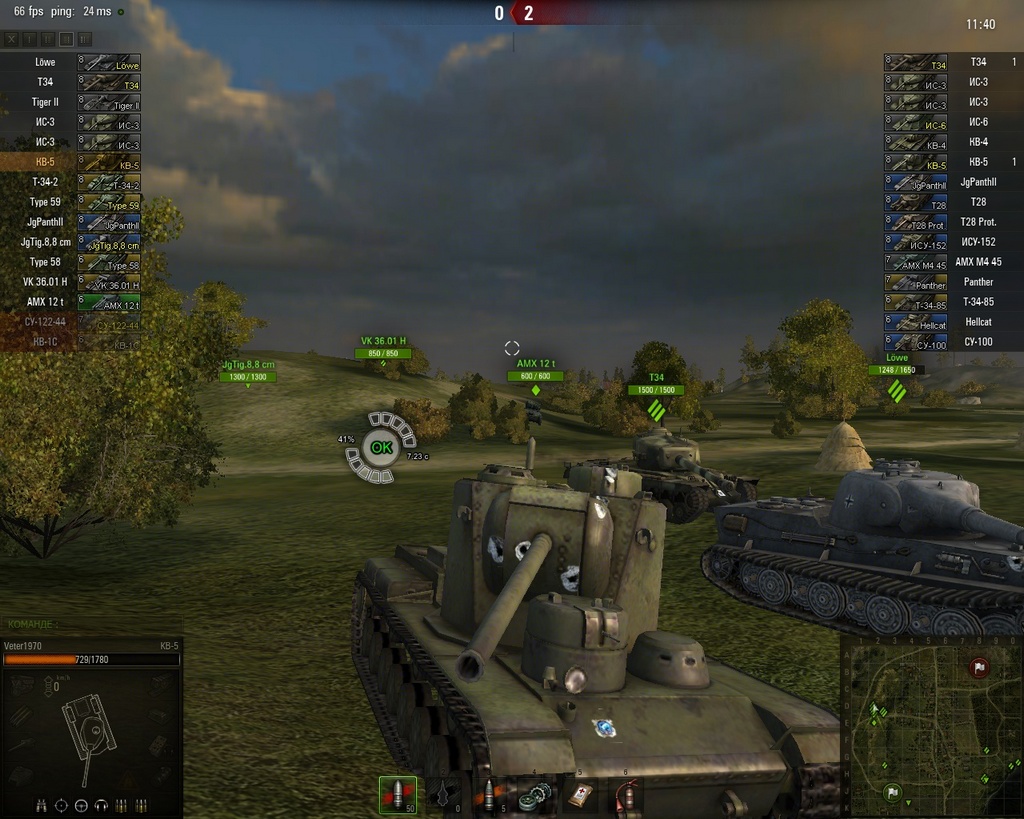Use the first aid kit consumable
The image size is (1024, 819).
[580, 795]
